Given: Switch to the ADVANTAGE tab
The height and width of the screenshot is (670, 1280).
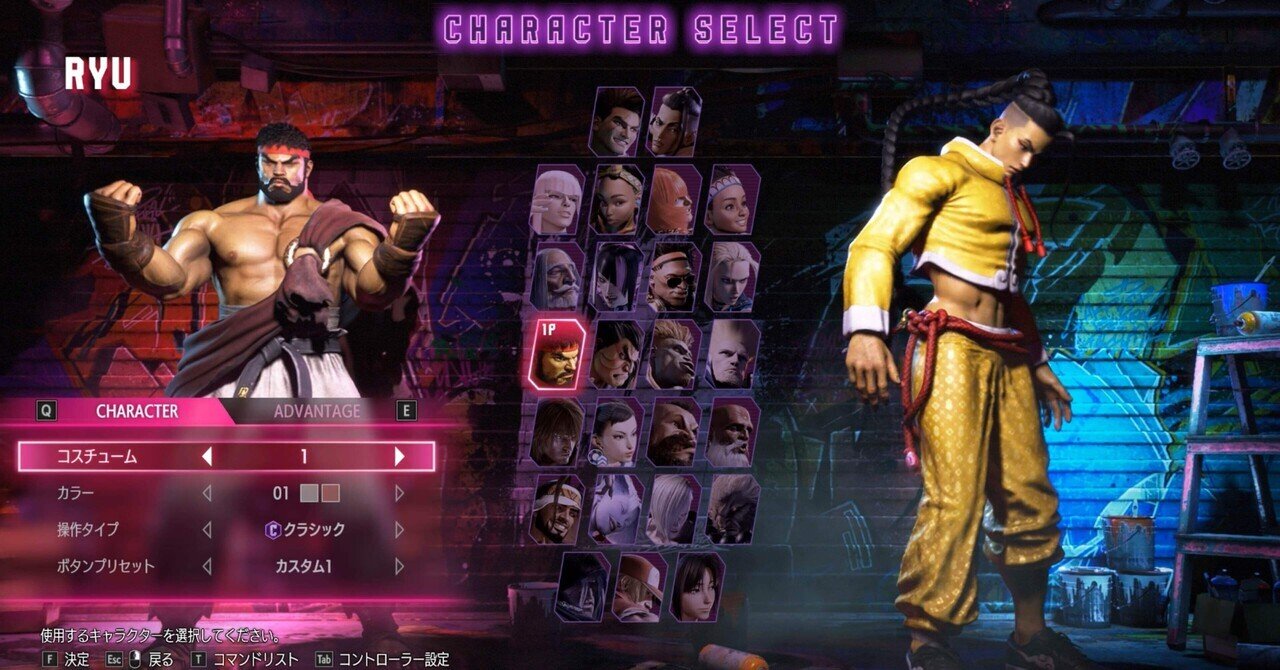Looking at the screenshot, I should 317,411.
